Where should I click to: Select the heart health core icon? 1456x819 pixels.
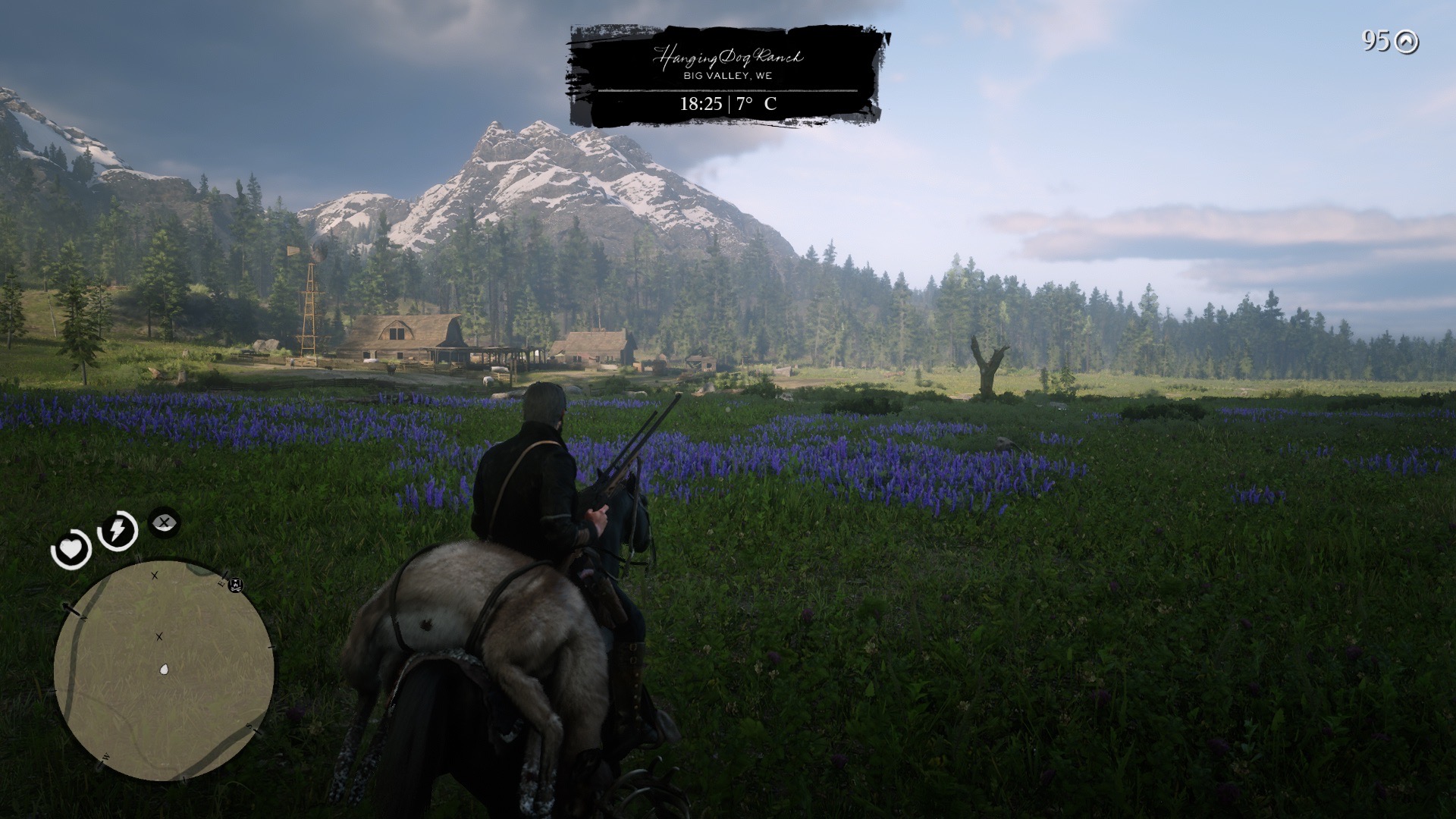(71, 548)
